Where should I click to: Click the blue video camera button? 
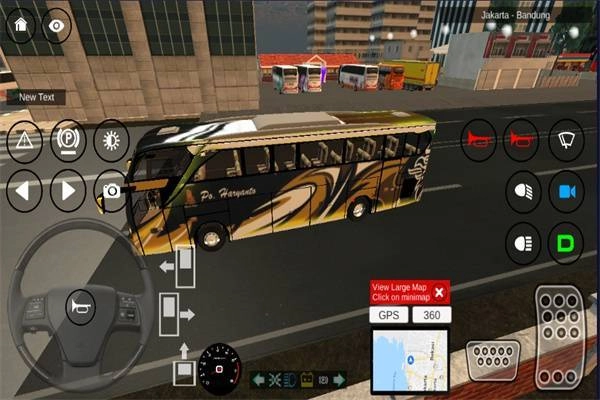[x=567, y=190]
